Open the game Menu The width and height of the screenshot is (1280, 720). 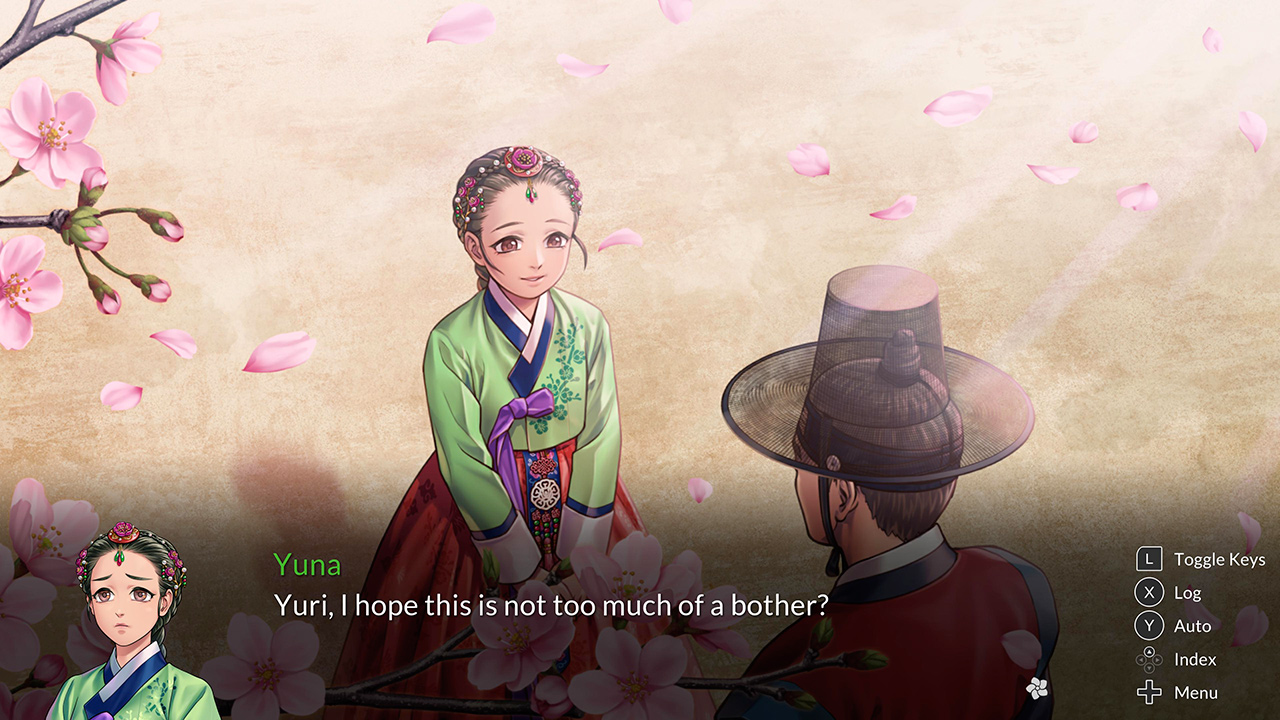click(x=1196, y=691)
